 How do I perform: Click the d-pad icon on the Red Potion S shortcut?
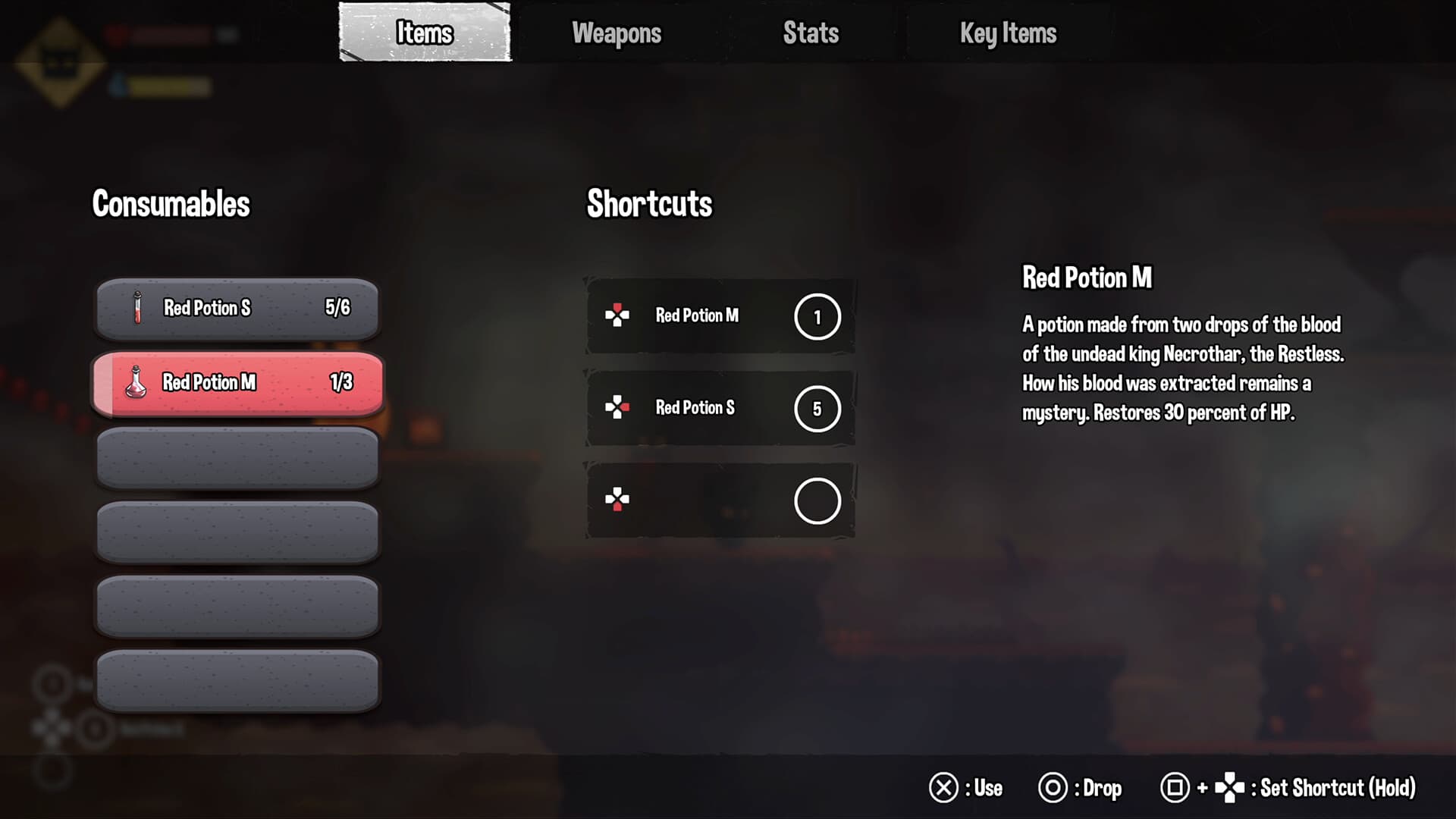619,409
